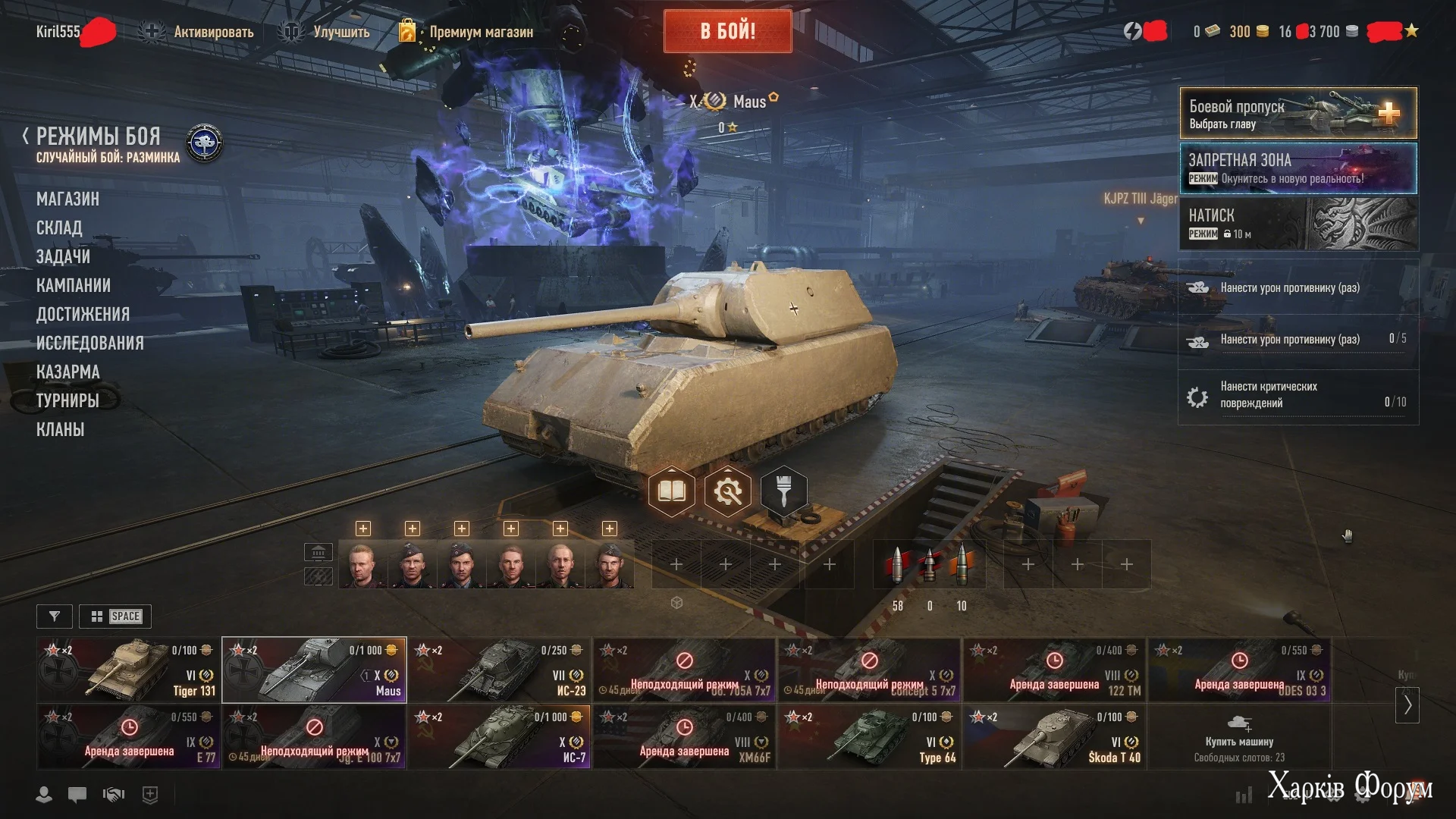
Task: Select the Tiger 131 tank in carousel
Action: click(x=129, y=670)
